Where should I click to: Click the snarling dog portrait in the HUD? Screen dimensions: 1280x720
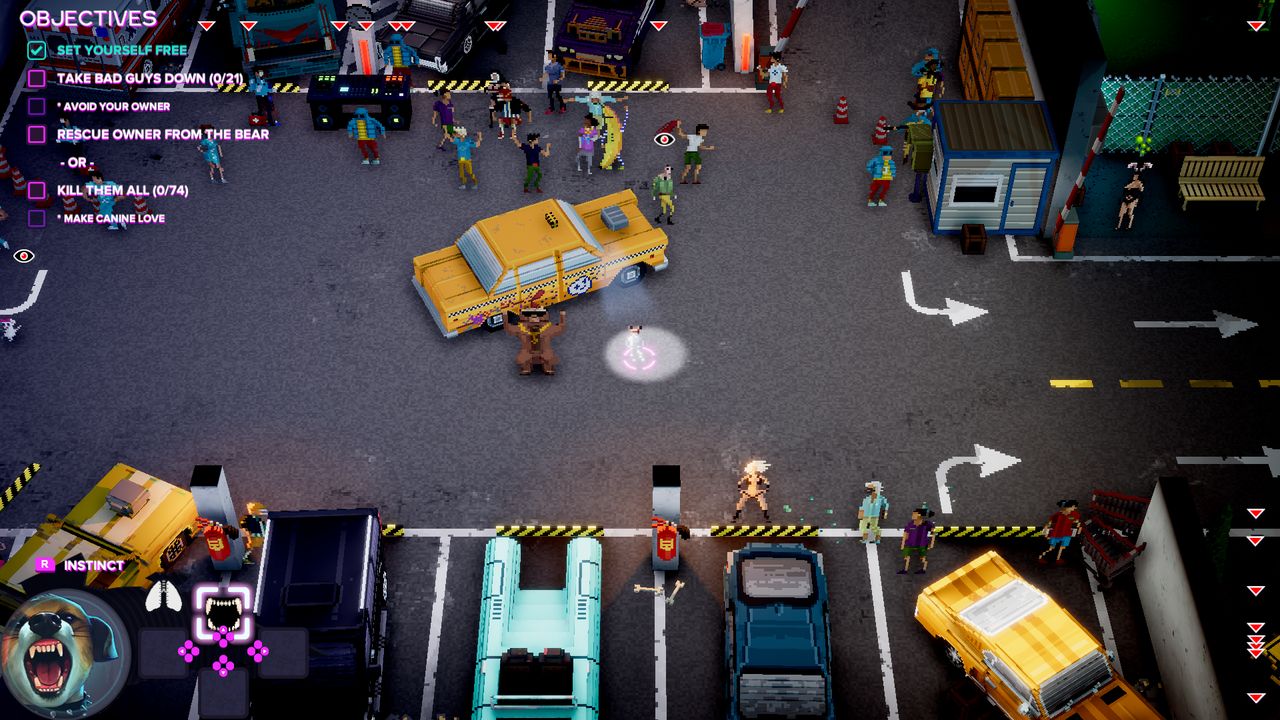click(57, 650)
